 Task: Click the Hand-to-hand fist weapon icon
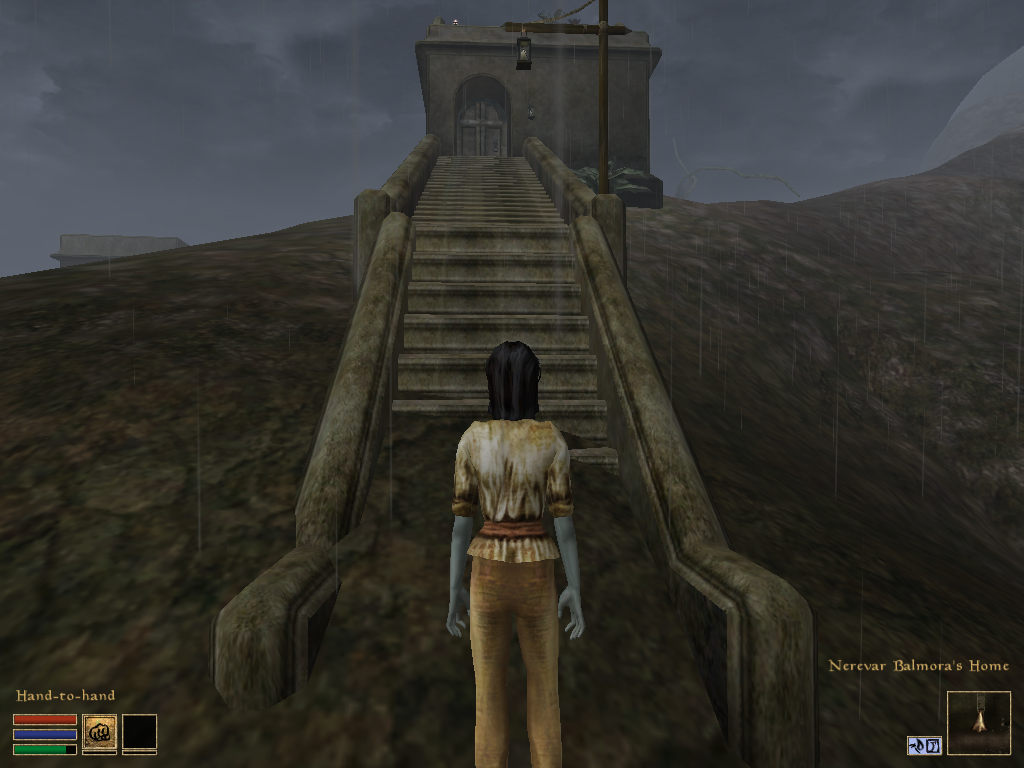tap(99, 732)
